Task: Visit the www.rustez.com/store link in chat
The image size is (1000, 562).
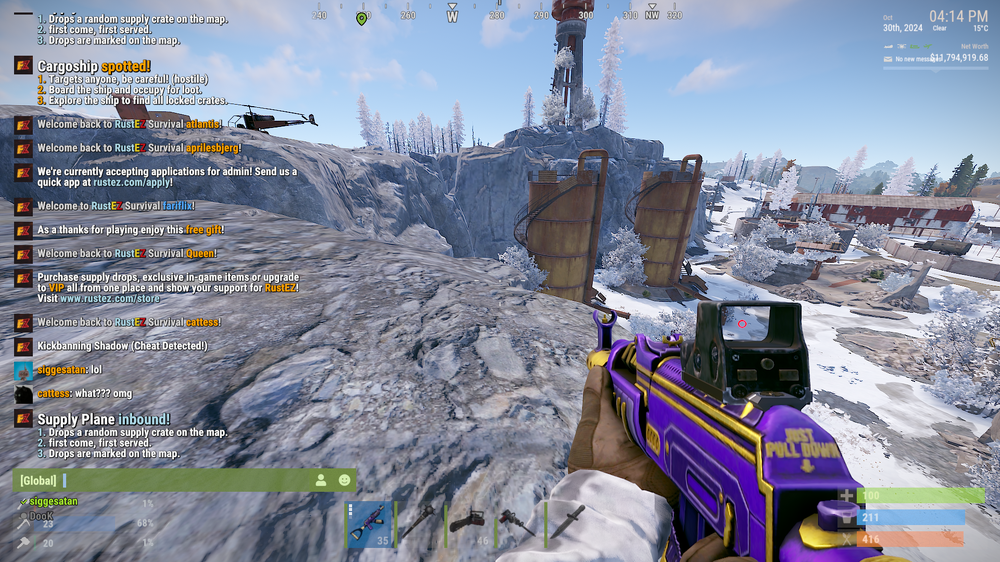Action: [x=110, y=298]
